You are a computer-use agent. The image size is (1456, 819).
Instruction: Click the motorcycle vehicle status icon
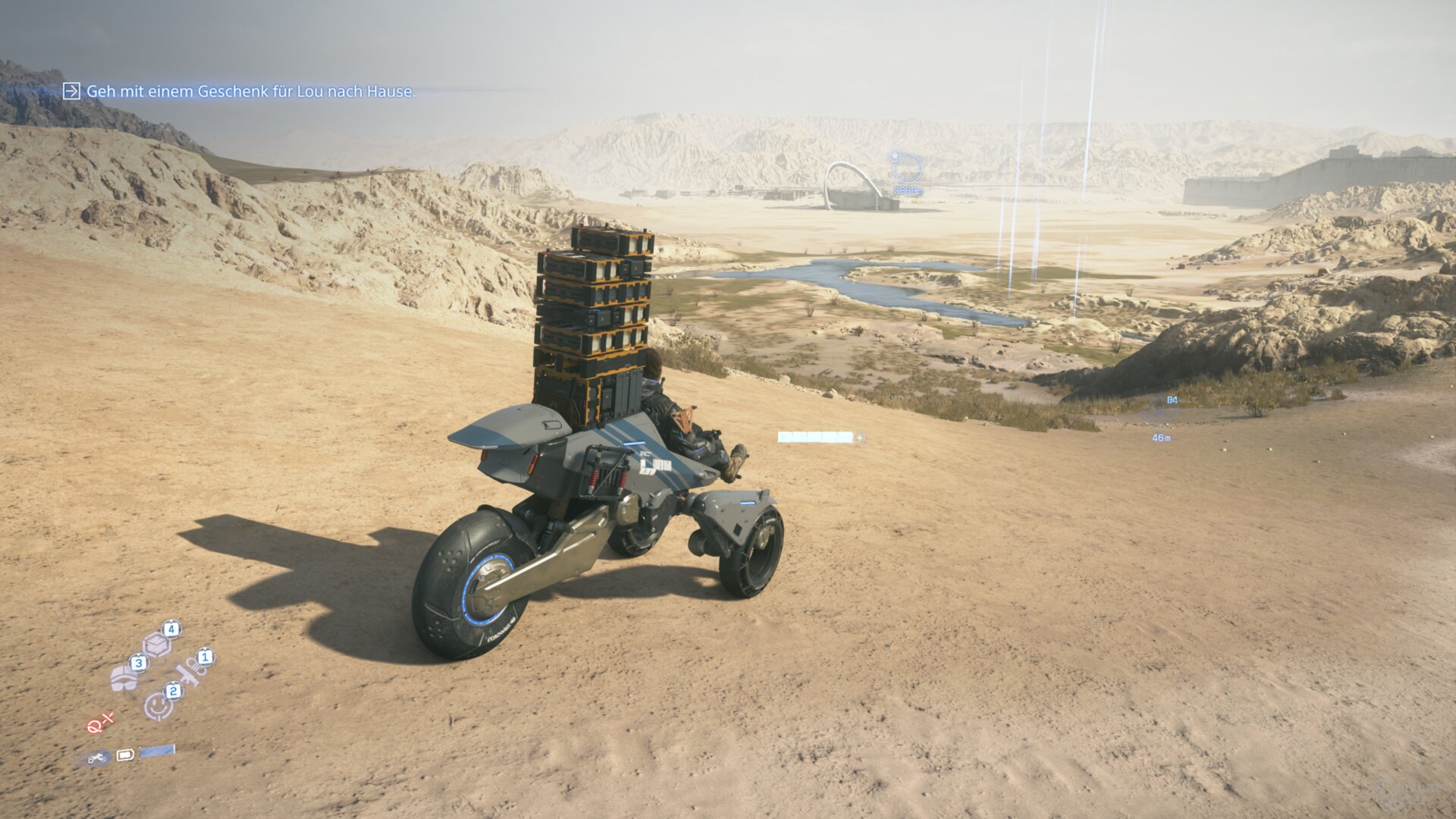[x=96, y=757]
